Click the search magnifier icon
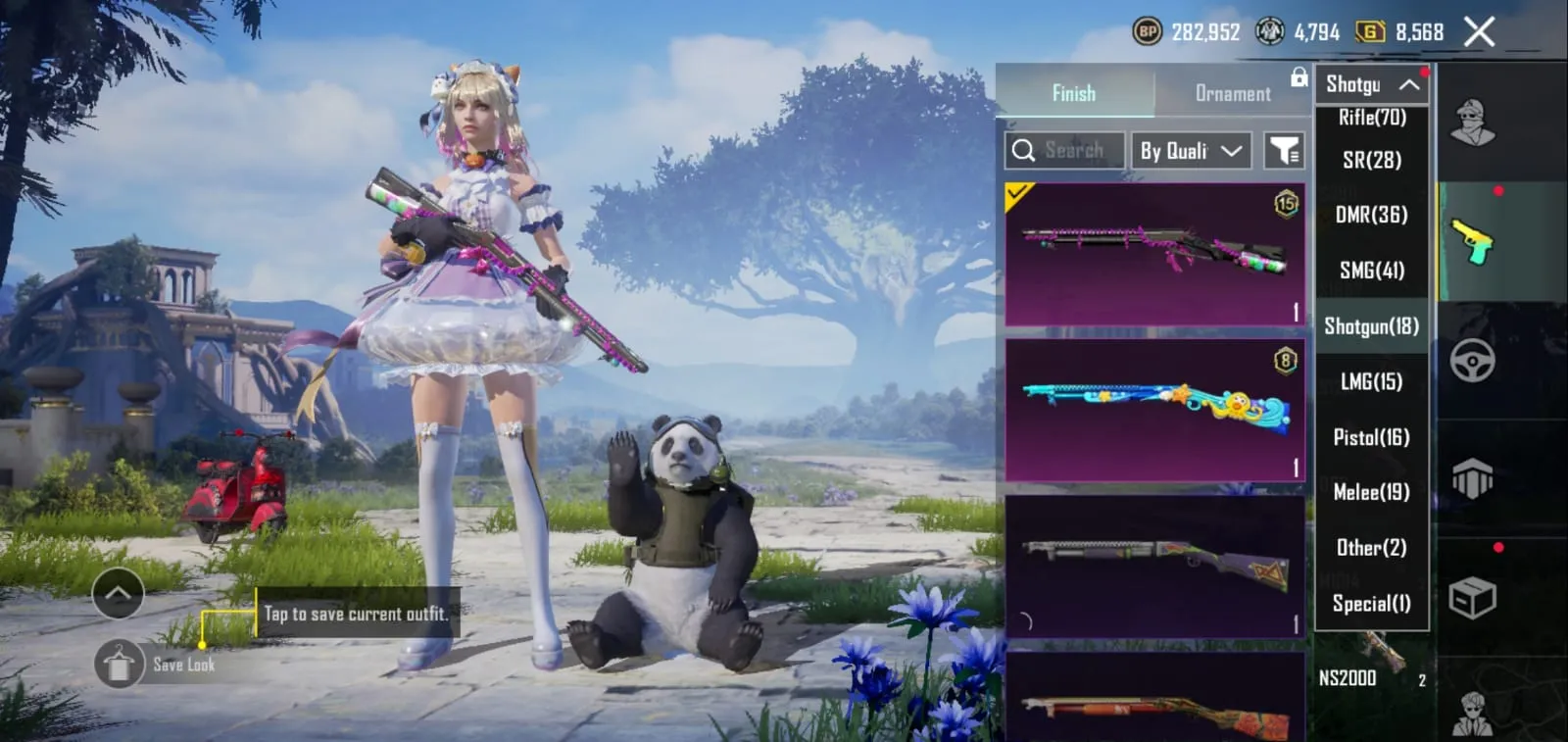The width and height of the screenshot is (1568, 742). [x=1025, y=150]
